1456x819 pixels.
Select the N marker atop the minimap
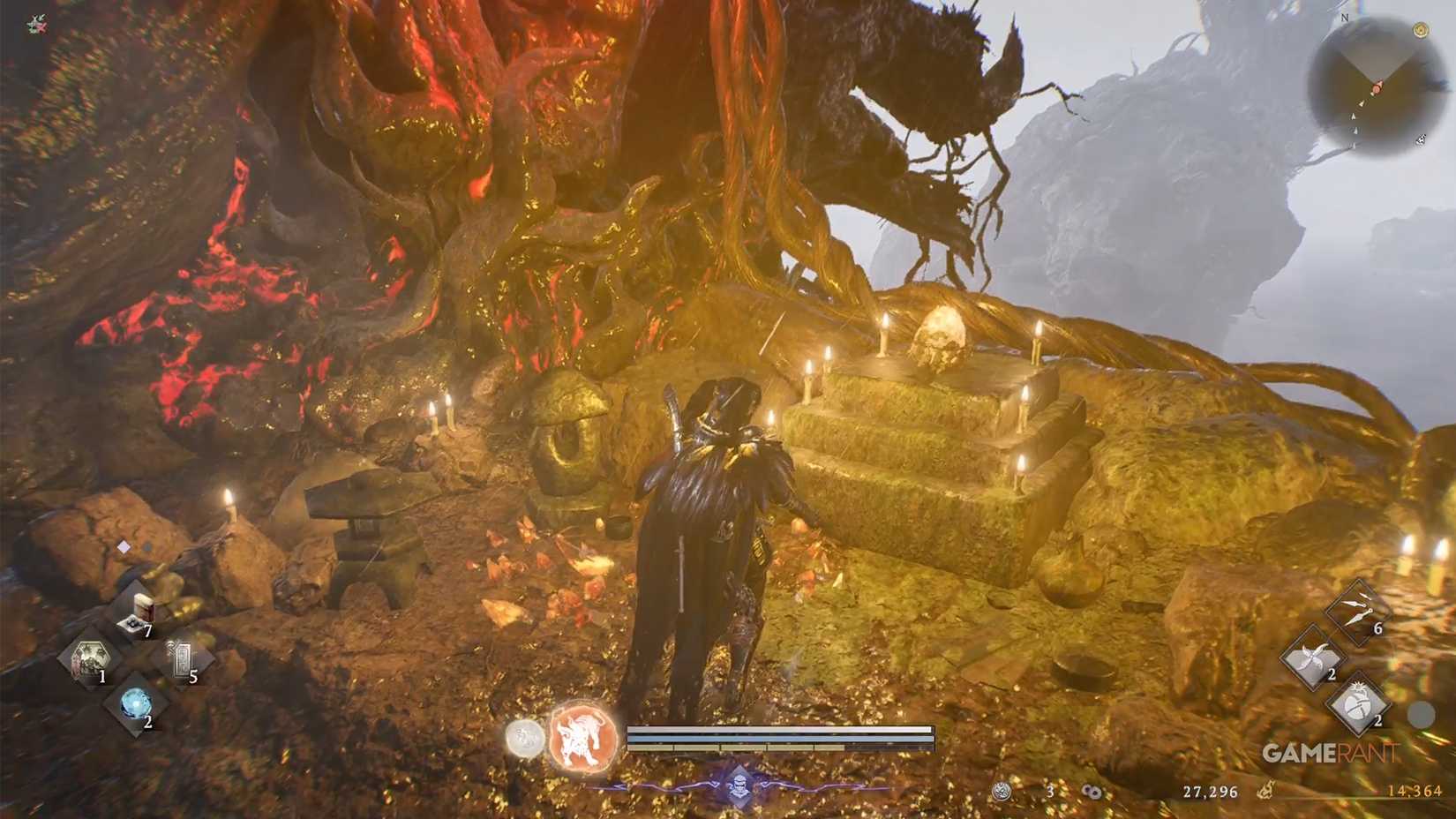(x=1346, y=19)
